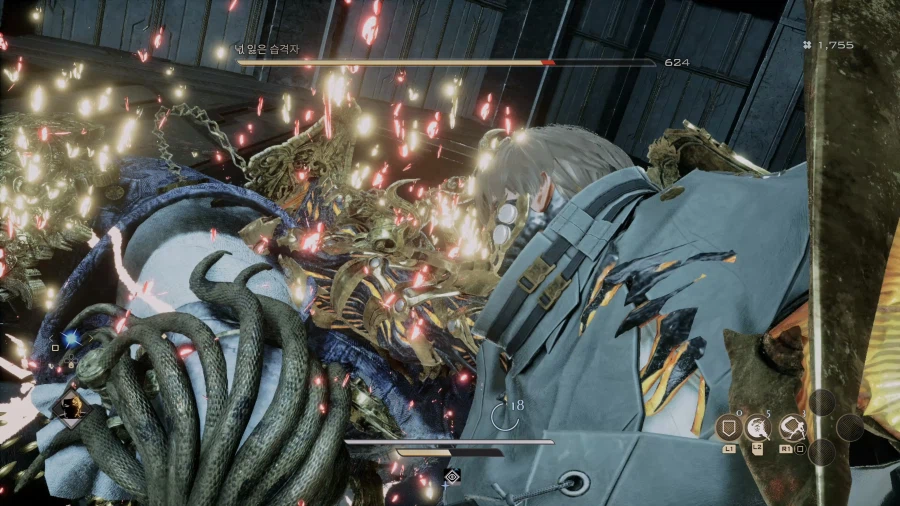
Task: Activate the crescent slash skill above L2
Action: point(757,427)
